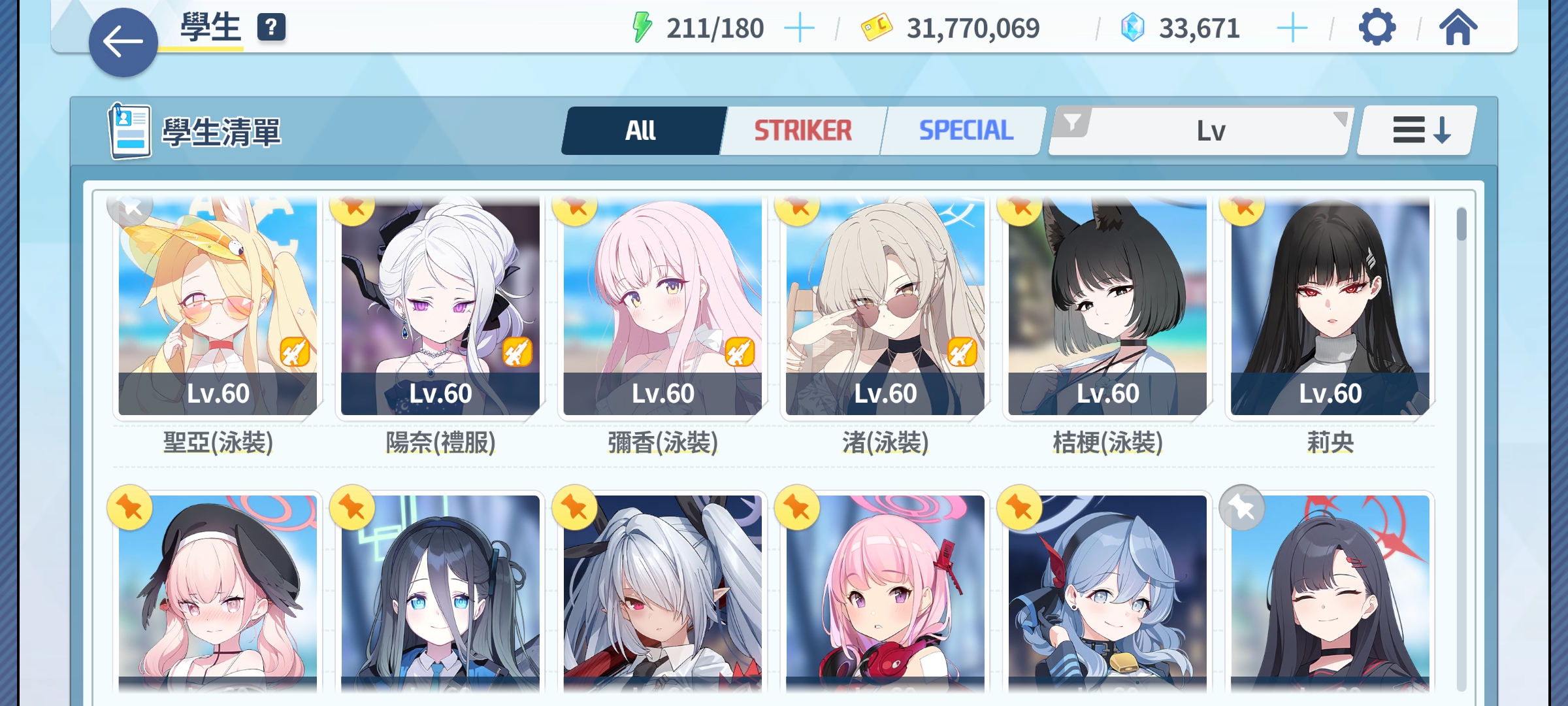Tap the plus icon beside the pyroxene balance
This screenshot has height=706, width=1568.
tap(1292, 27)
